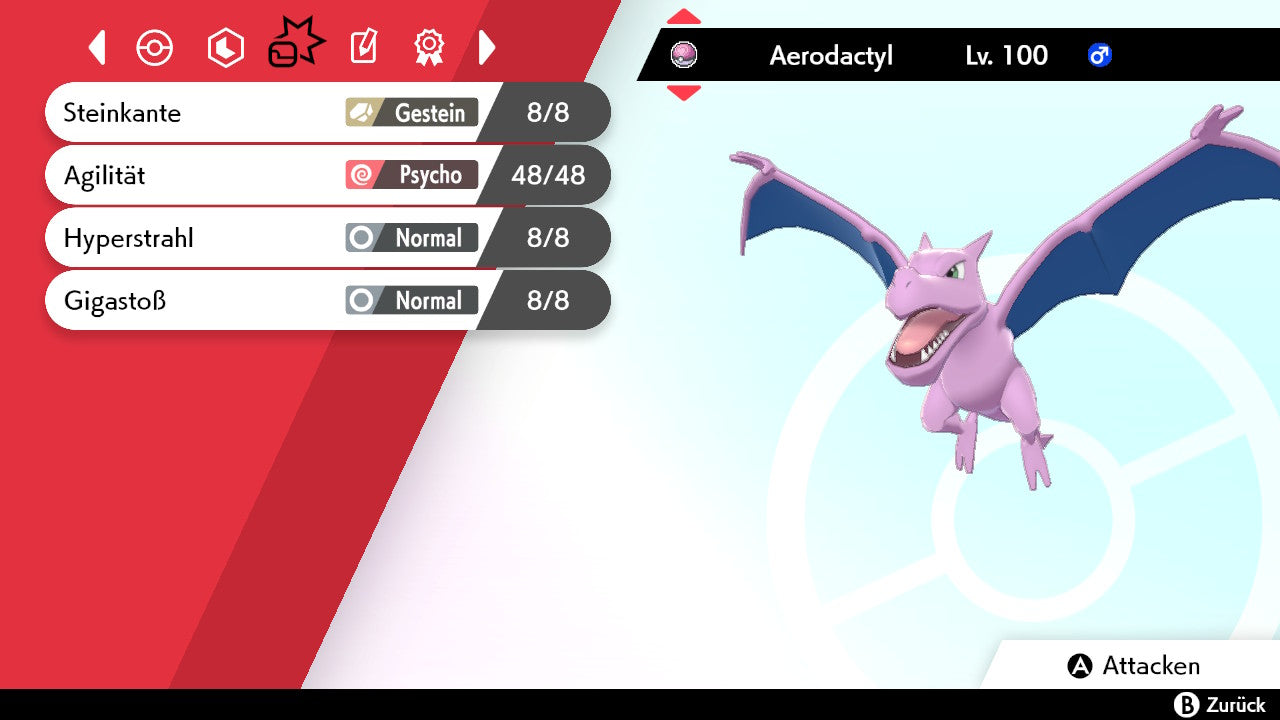This screenshot has height=720, width=1280.
Task: Select the Steinkante move row
Action: [300, 112]
